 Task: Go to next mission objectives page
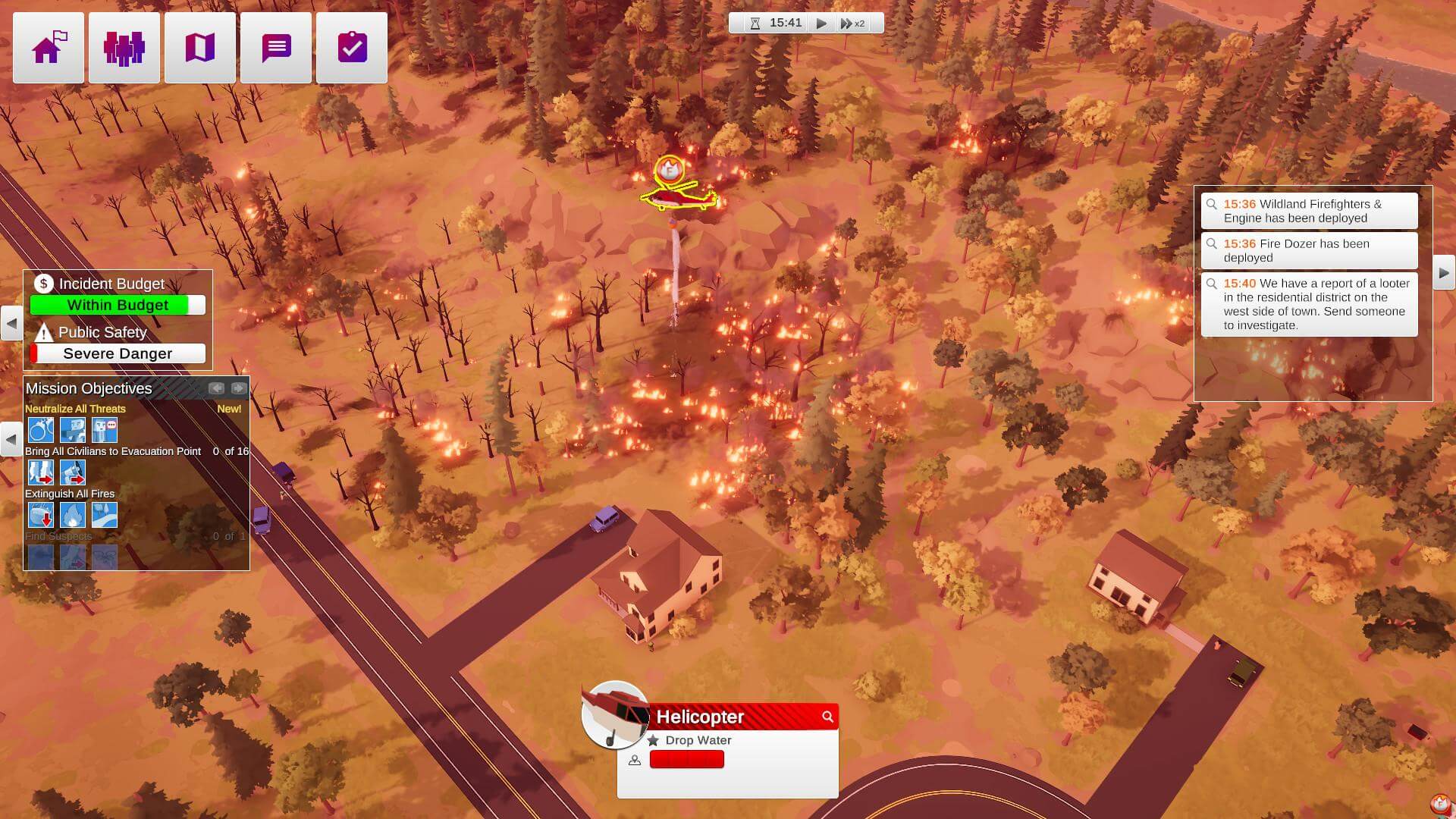pyautogui.click(x=239, y=388)
